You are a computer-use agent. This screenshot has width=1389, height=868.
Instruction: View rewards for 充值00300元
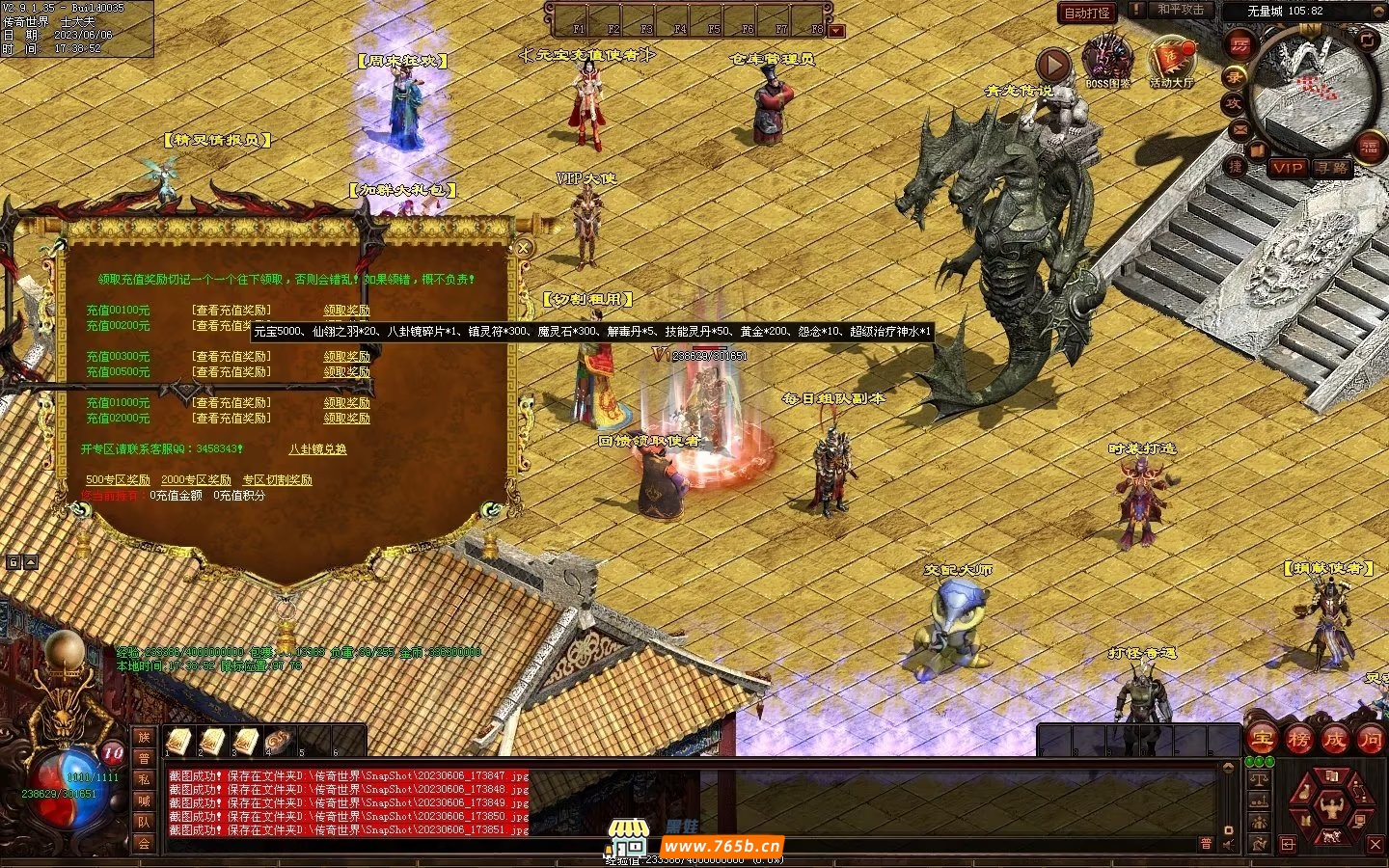pyautogui.click(x=231, y=356)
